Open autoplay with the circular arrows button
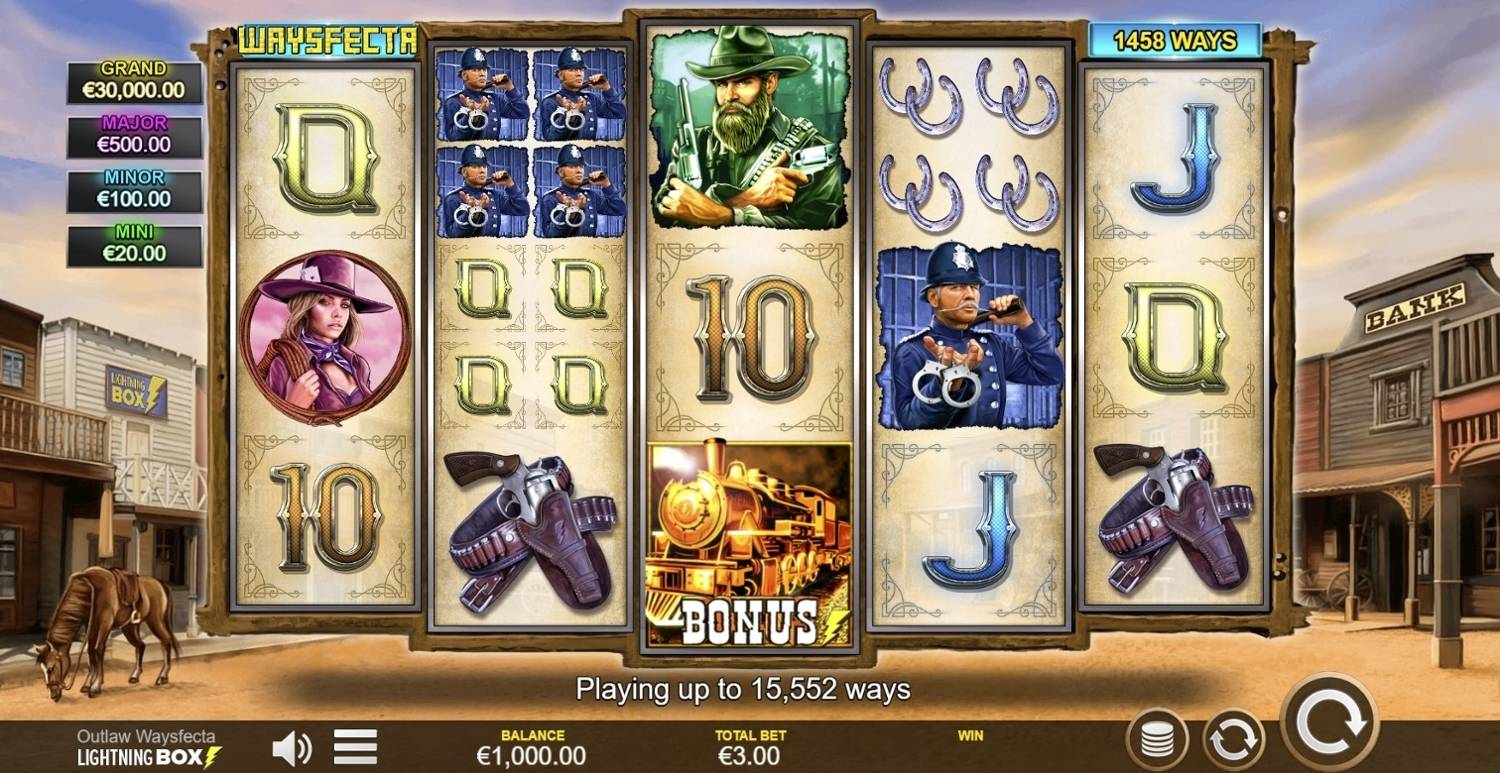This screenshot has height=773, width=1500. [x=1233, y=740]
